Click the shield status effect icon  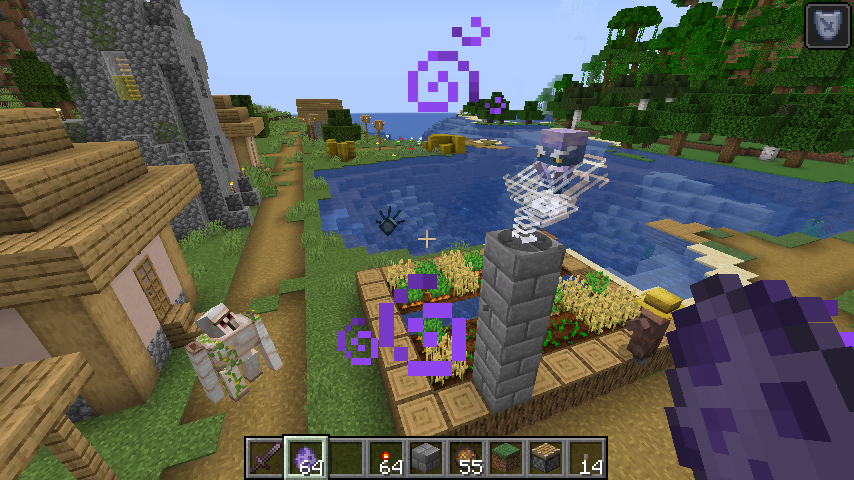[827, 26]
